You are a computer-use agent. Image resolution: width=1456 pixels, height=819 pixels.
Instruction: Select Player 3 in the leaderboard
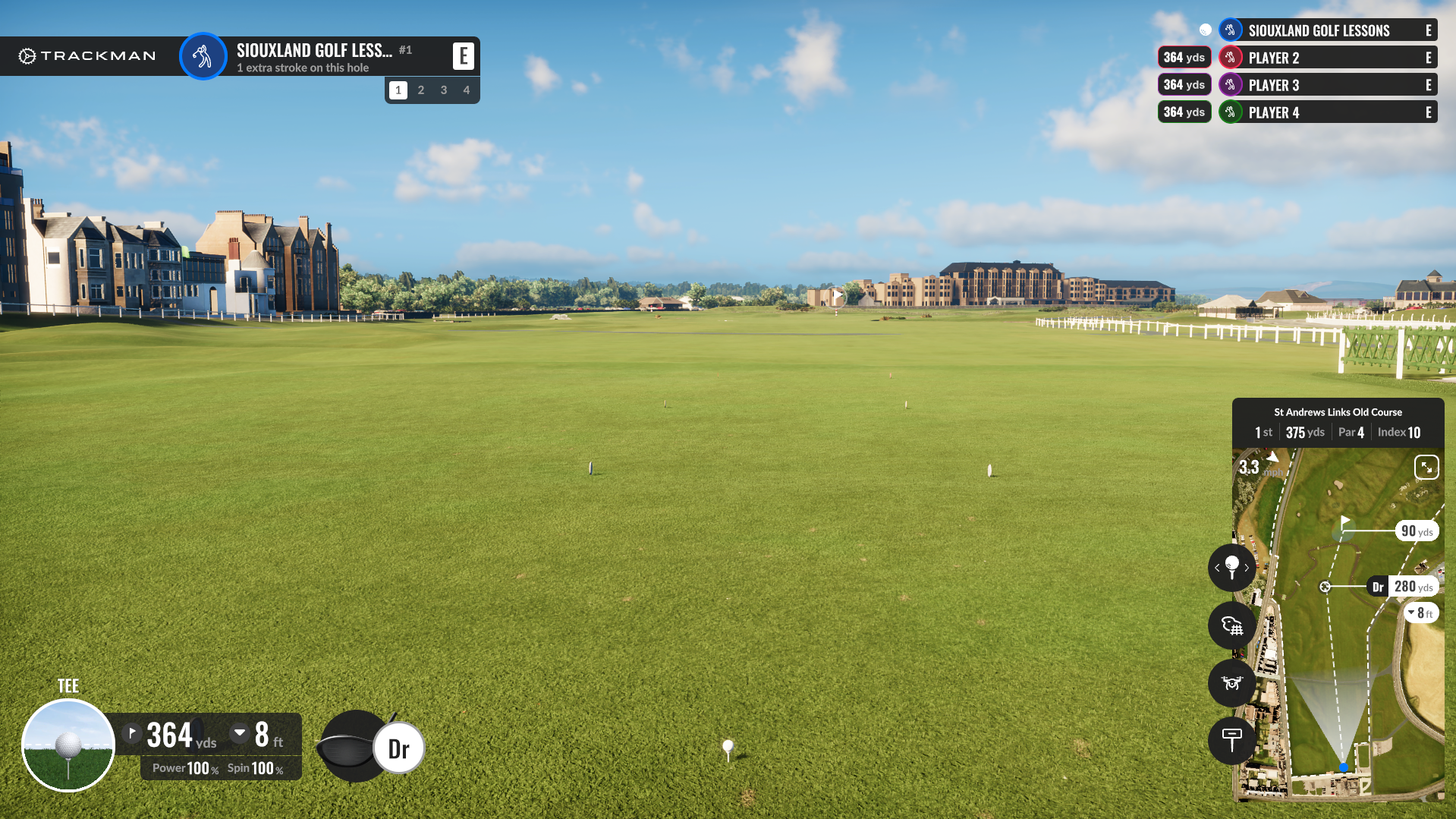pyautogui.click(x=1328, y=85)
